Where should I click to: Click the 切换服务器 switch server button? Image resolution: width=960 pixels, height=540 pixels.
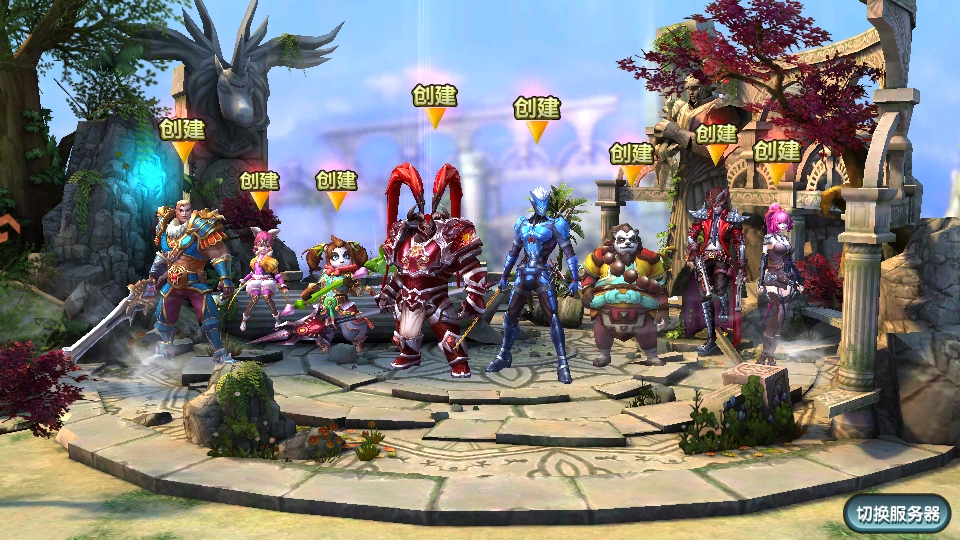coord(897,514)
